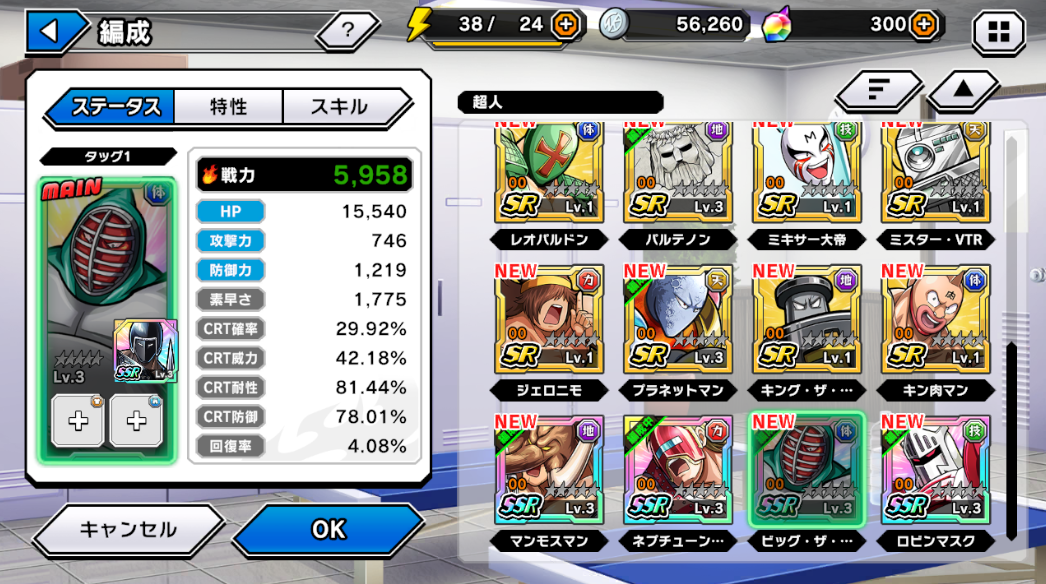This screenshot has height=584, width=1046.
Task: Select the ジェロニモ character card
Action: [x=548, y=320]
